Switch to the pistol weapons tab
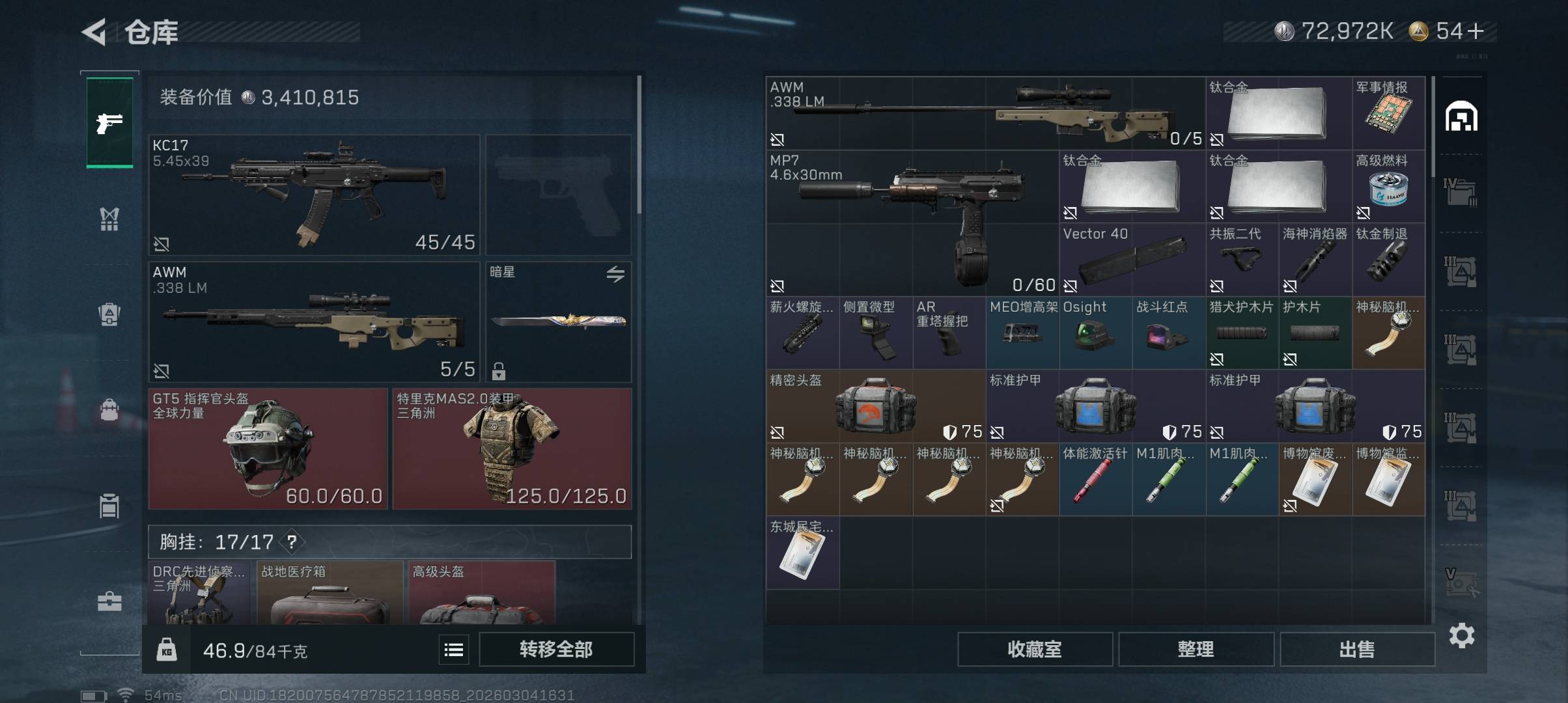This screenshot has width=1568, height=703. [x=109, y=122]
